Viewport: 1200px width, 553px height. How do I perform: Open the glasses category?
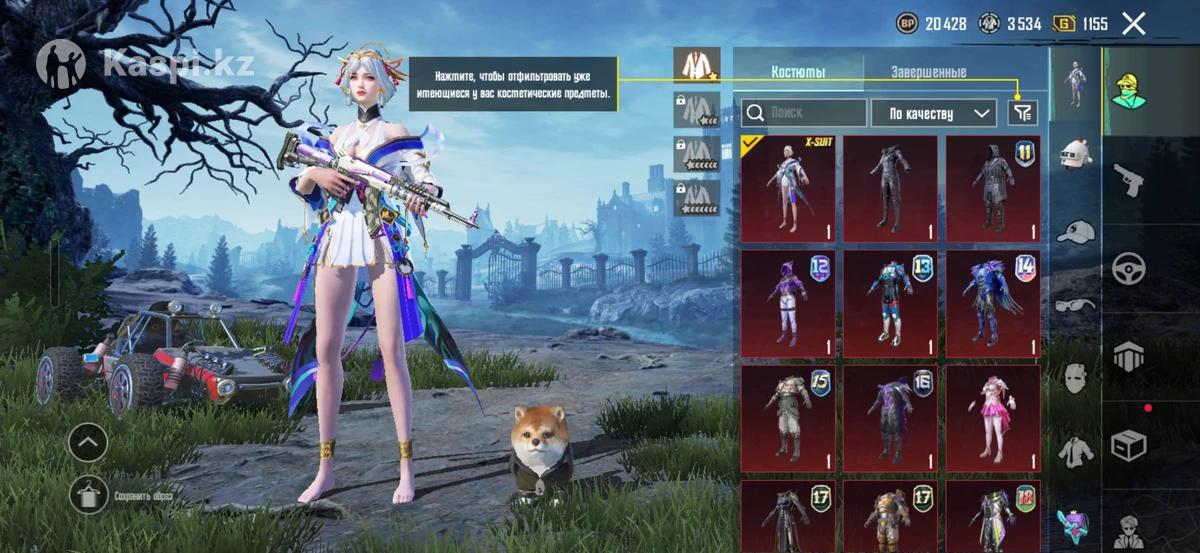tap(1076, 305)
